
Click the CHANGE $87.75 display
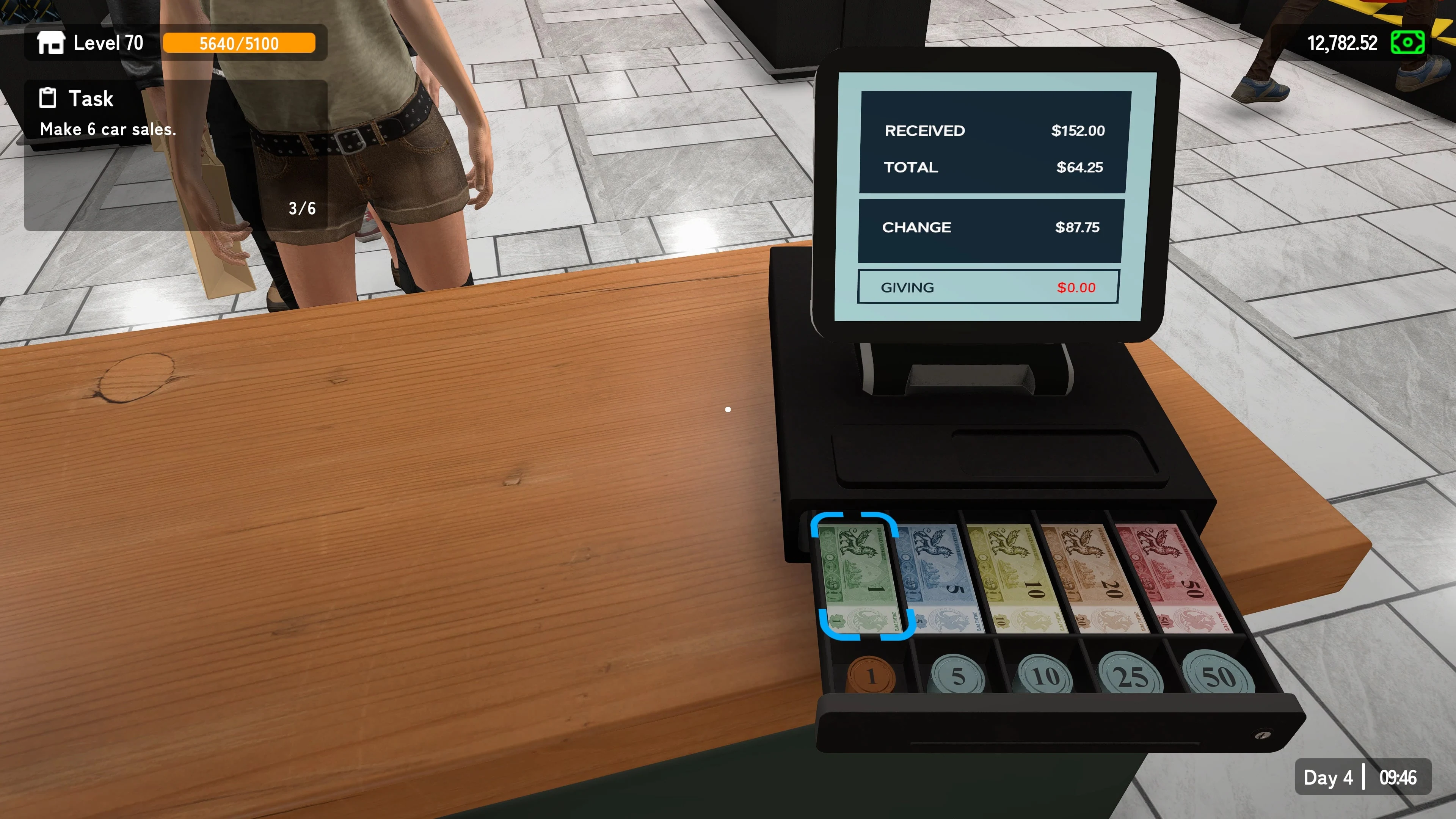990,227
